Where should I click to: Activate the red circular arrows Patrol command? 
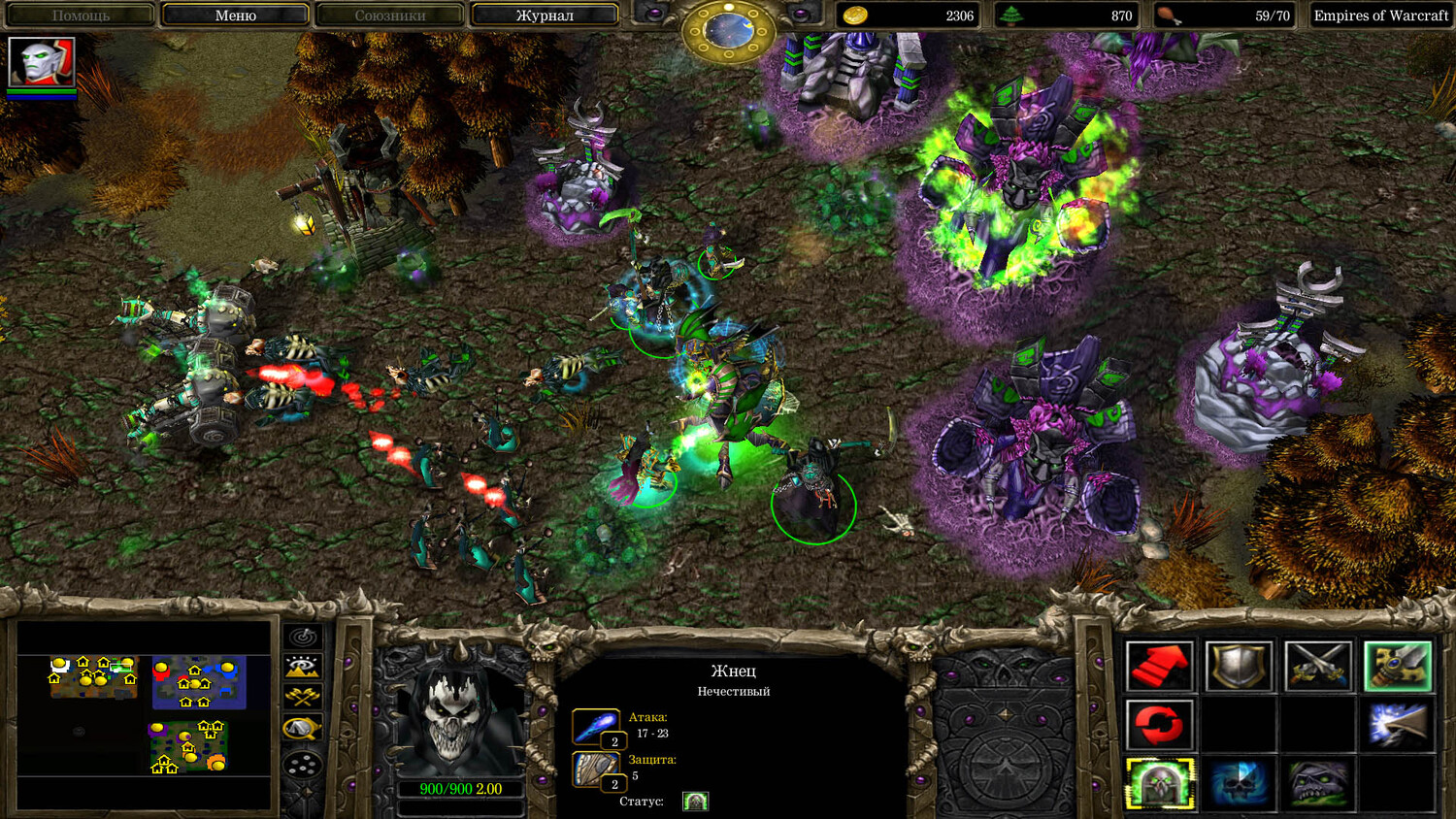click(1159, 725)
